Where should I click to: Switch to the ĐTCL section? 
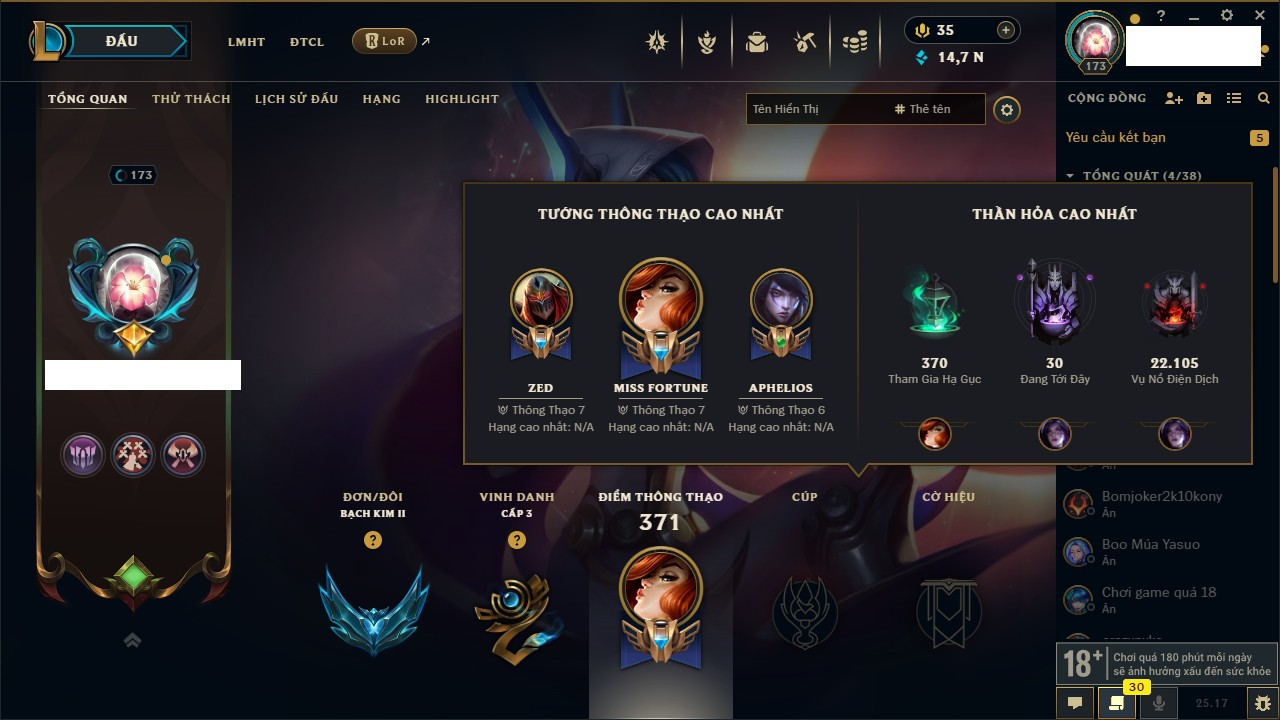click(x=307, y=42)
